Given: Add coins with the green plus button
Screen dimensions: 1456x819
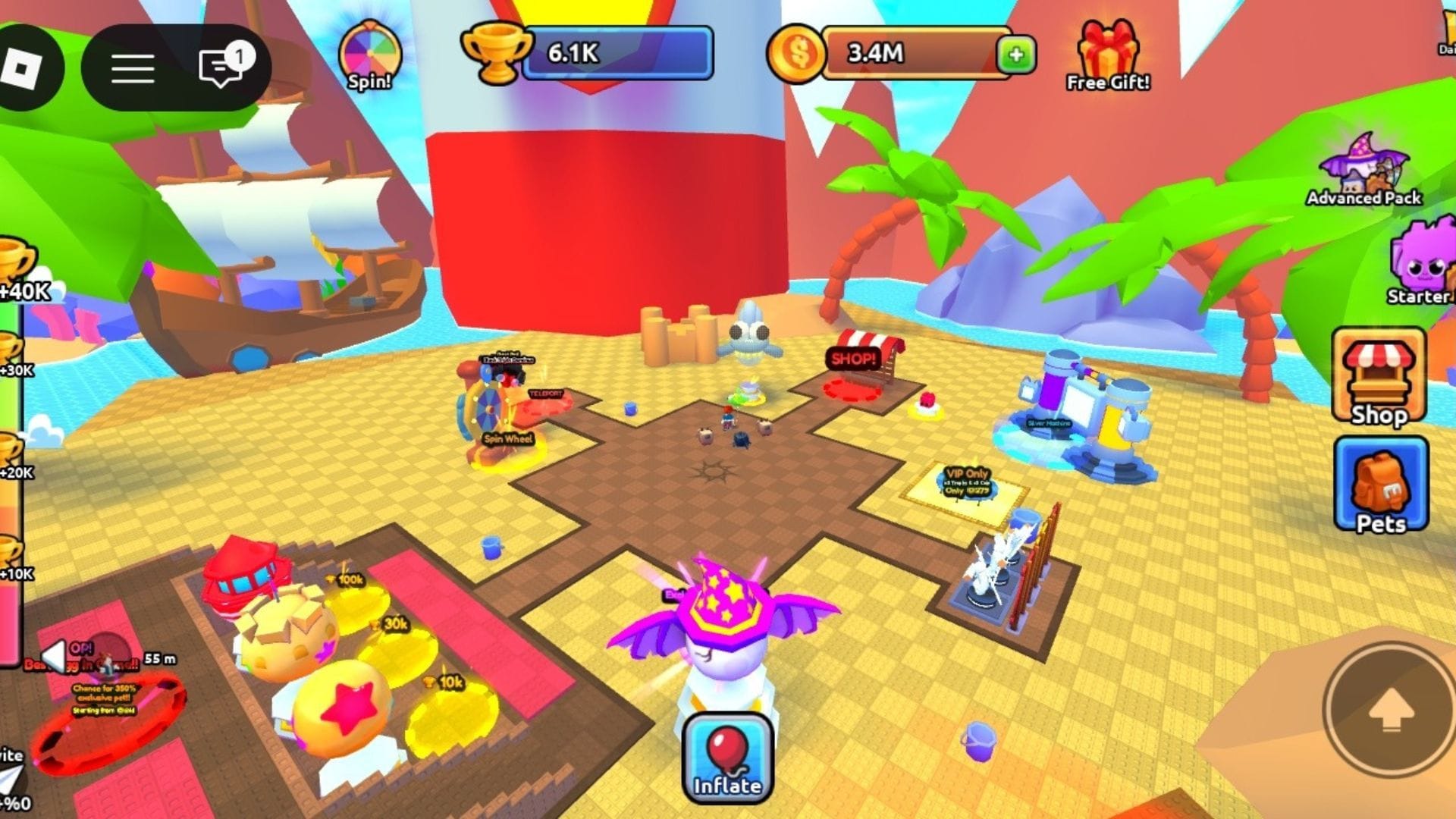Looking at the screenshot, I should click(x=1016, y=55).
